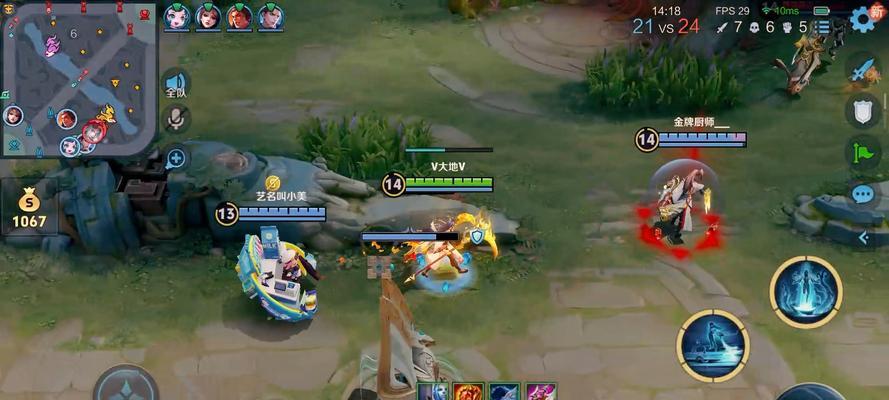
Task: Send the shield retreat signal
Action: (x=863, y=110)
